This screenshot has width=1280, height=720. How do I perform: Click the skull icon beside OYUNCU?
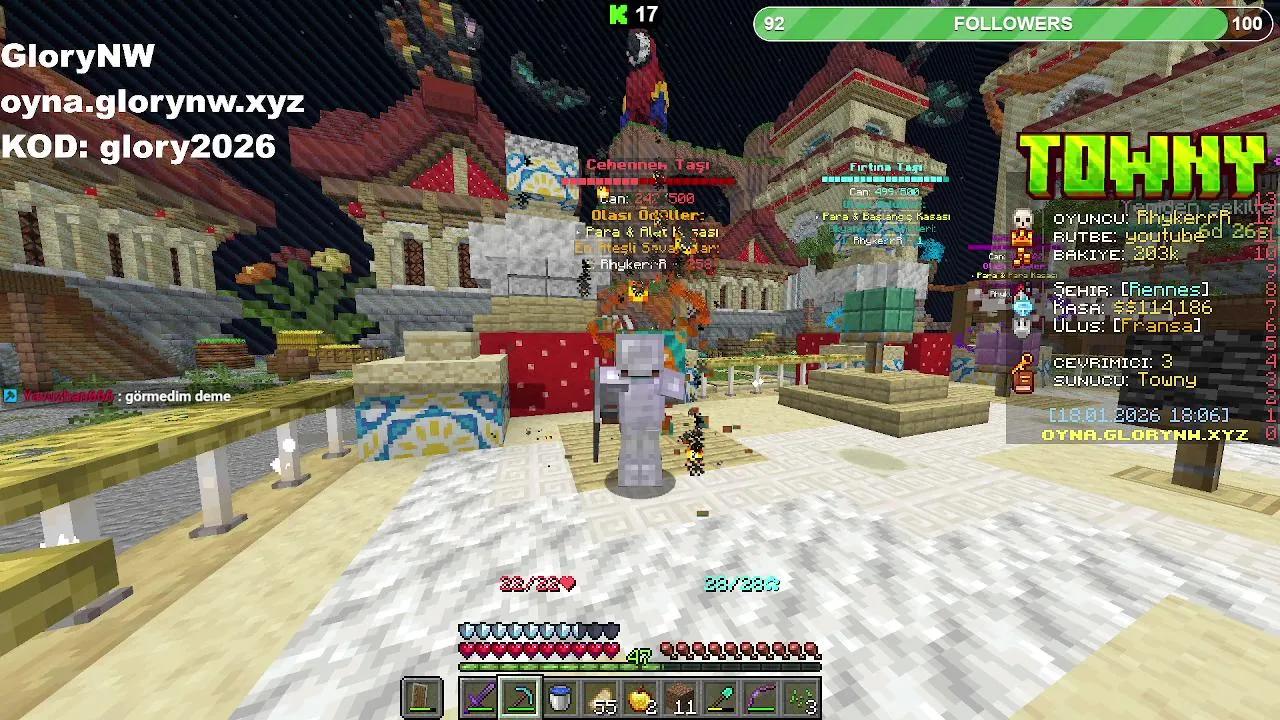(1022, 218)
